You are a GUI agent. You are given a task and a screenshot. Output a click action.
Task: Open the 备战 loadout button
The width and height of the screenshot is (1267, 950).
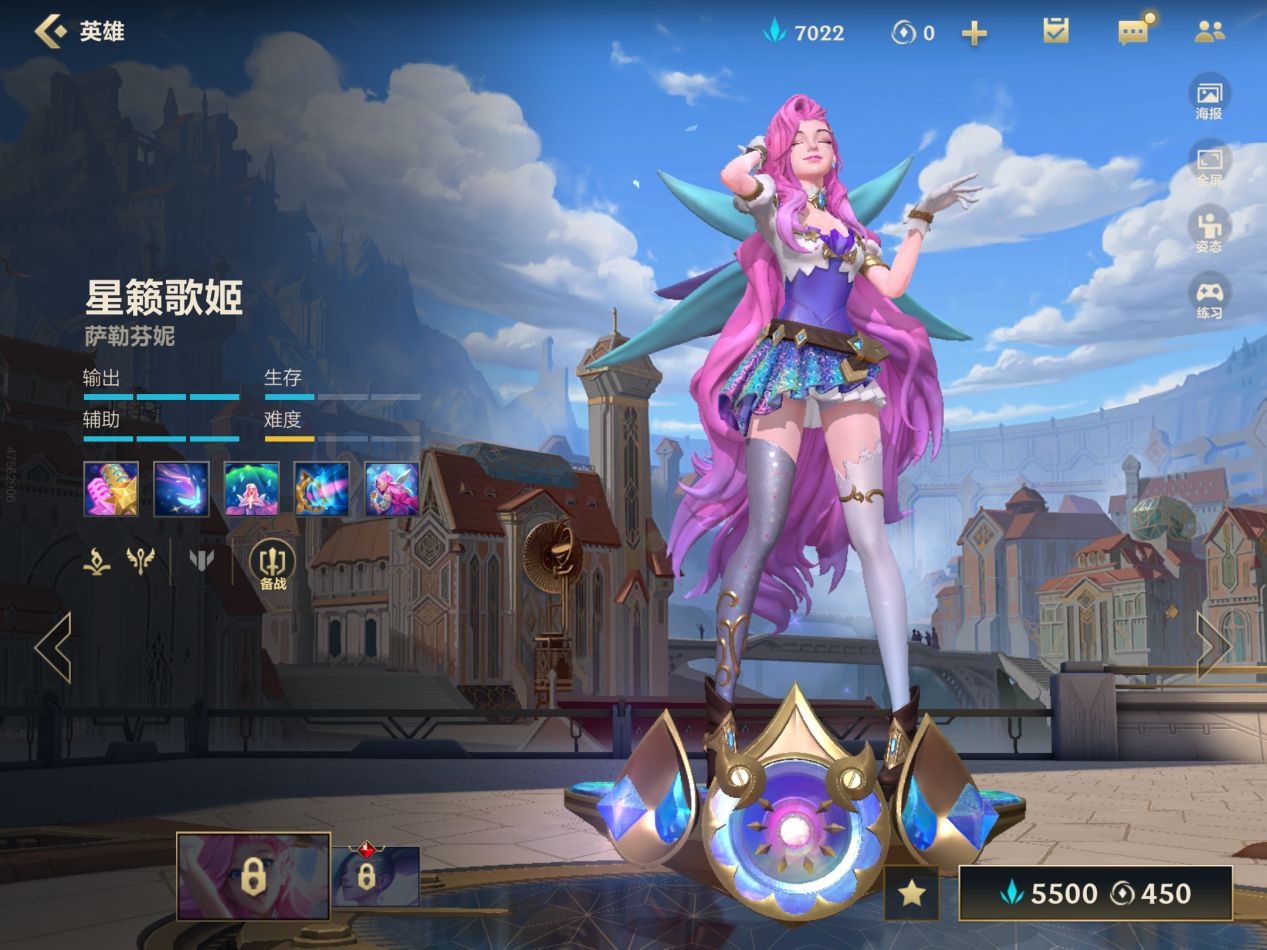tap(272, 565)
